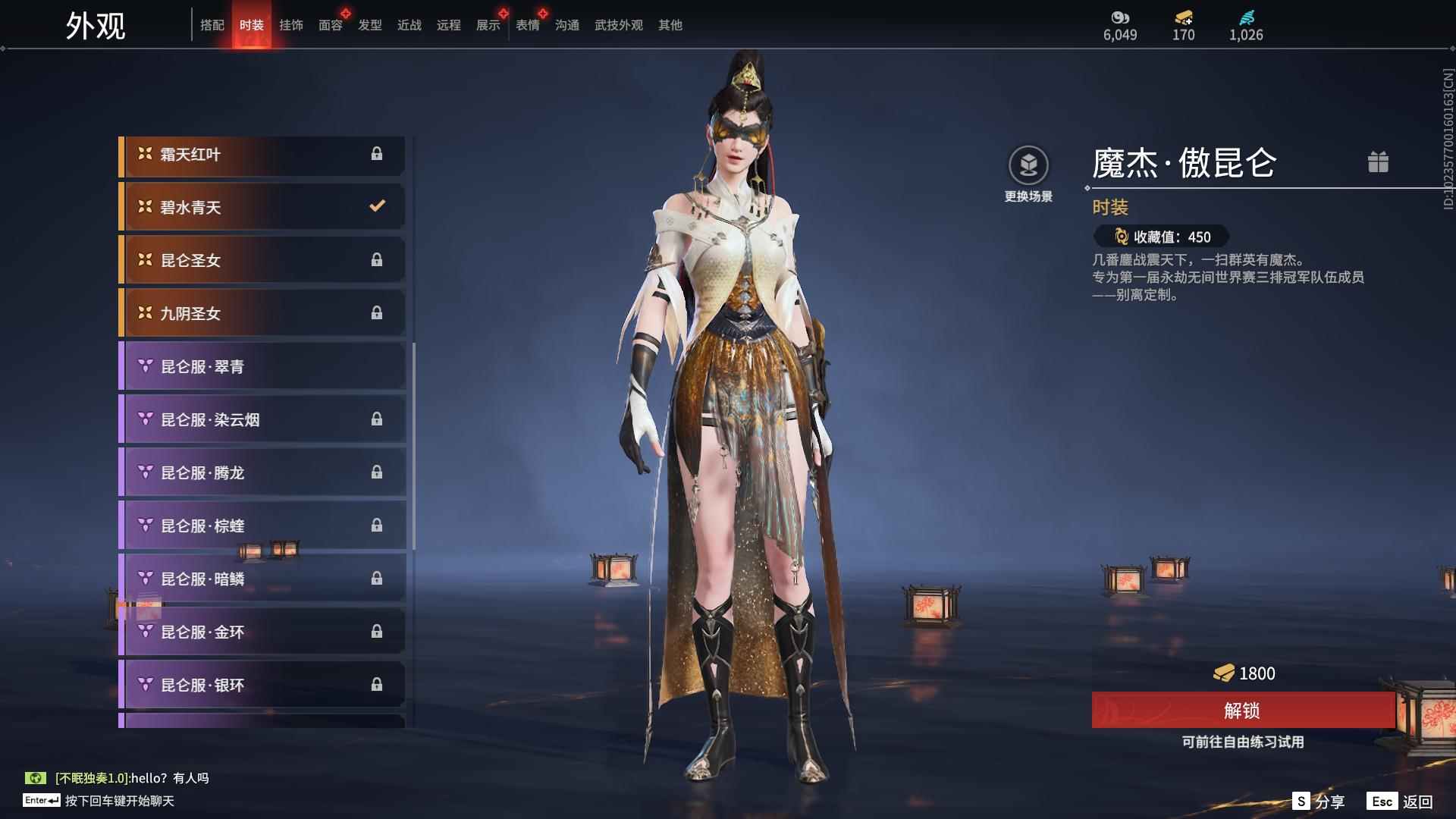Click the 更换场景 change scene button

pyautogui.click(x=1028, y=174)
